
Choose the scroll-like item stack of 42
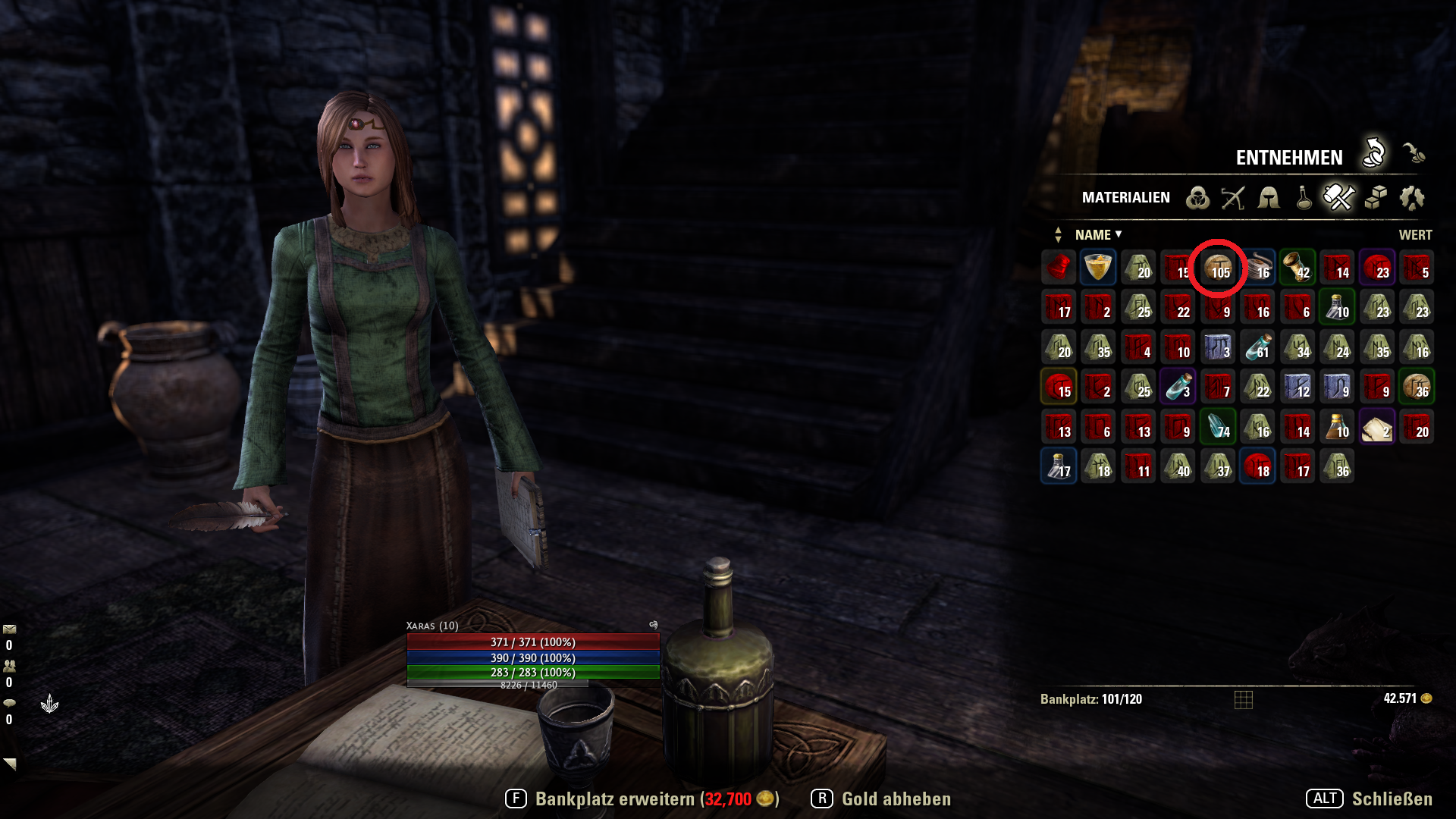[x=1298, y=267]
